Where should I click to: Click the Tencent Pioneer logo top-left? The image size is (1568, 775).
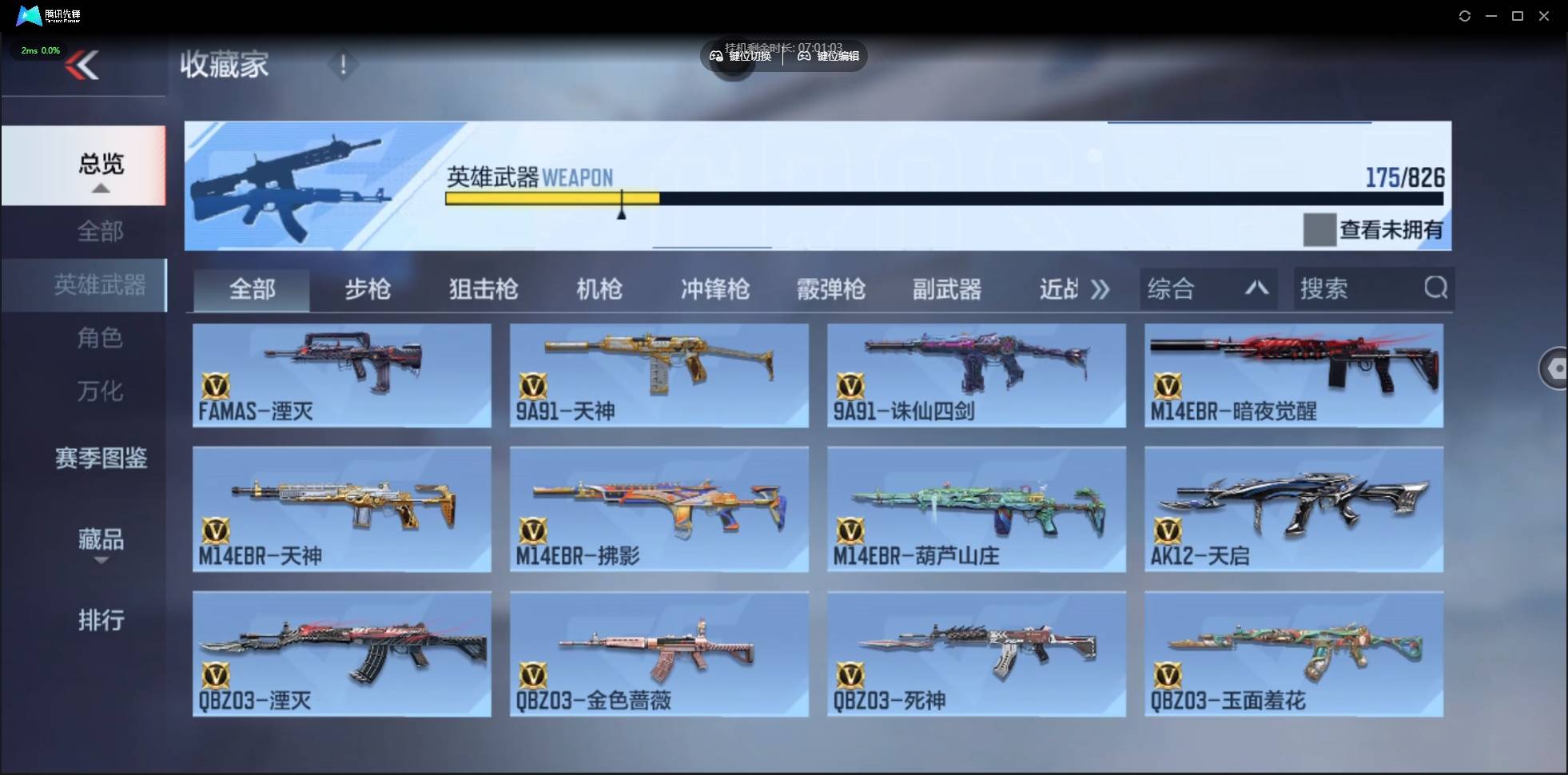click(x=28, y=15)
